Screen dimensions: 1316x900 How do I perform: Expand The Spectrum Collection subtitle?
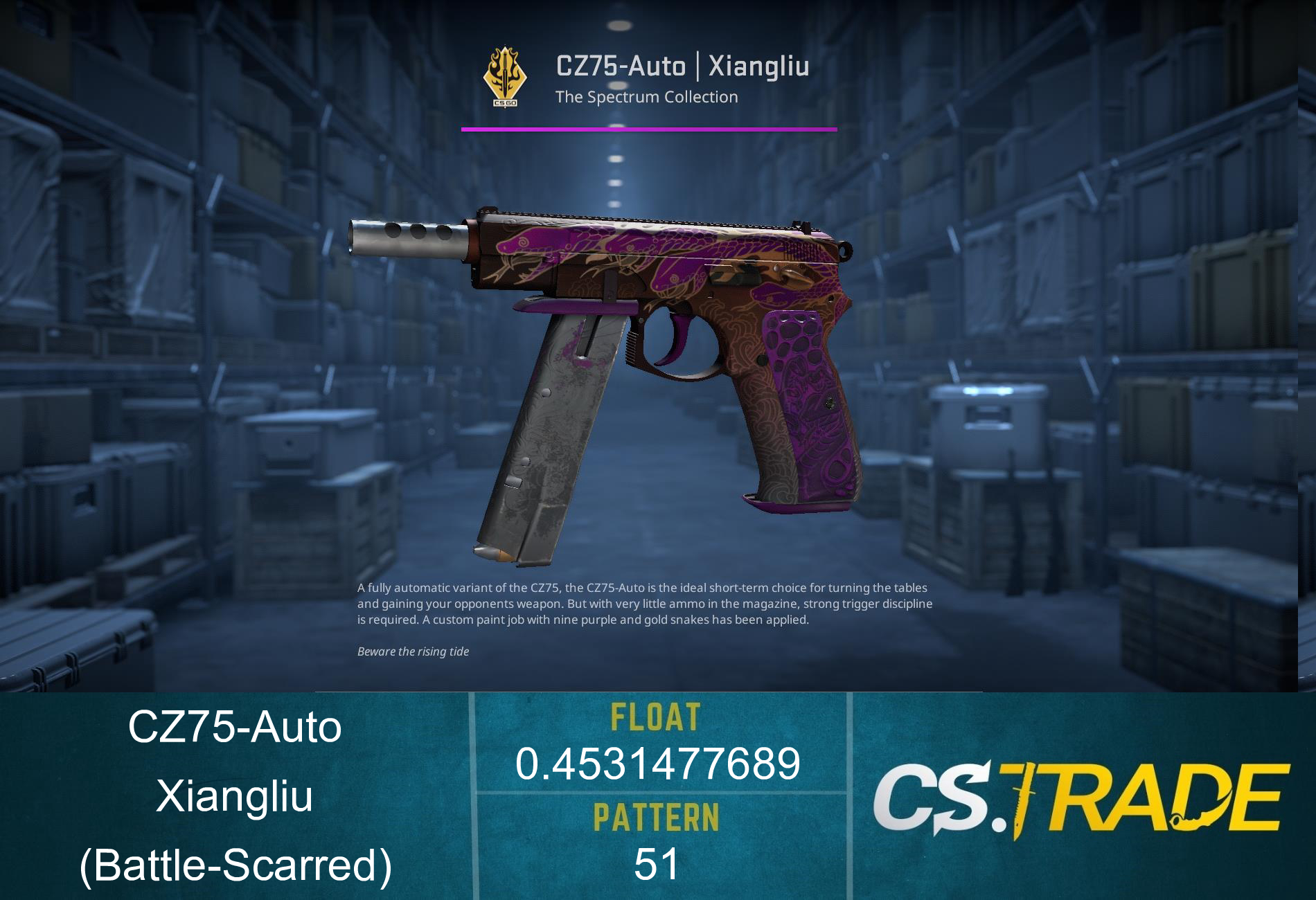(x=646, y=97)
